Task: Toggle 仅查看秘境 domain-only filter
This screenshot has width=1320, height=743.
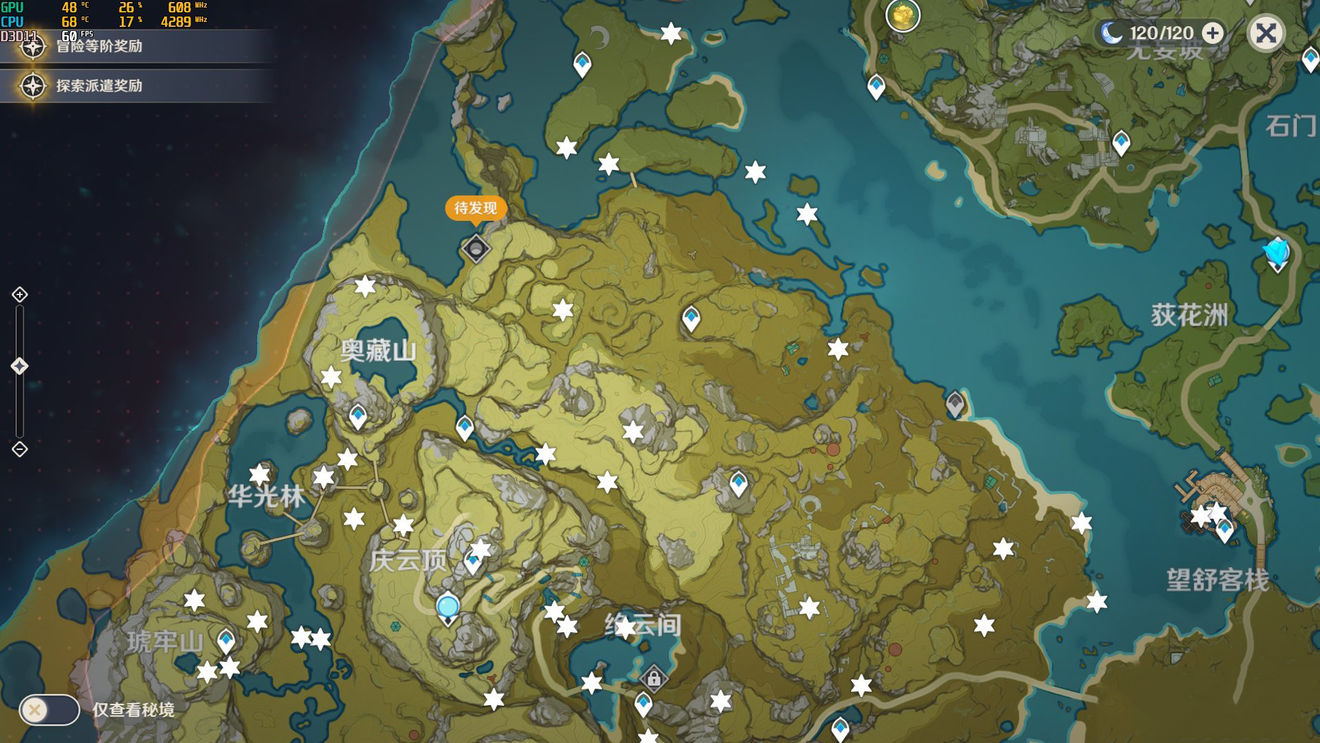Action: (x=49, y=710)
